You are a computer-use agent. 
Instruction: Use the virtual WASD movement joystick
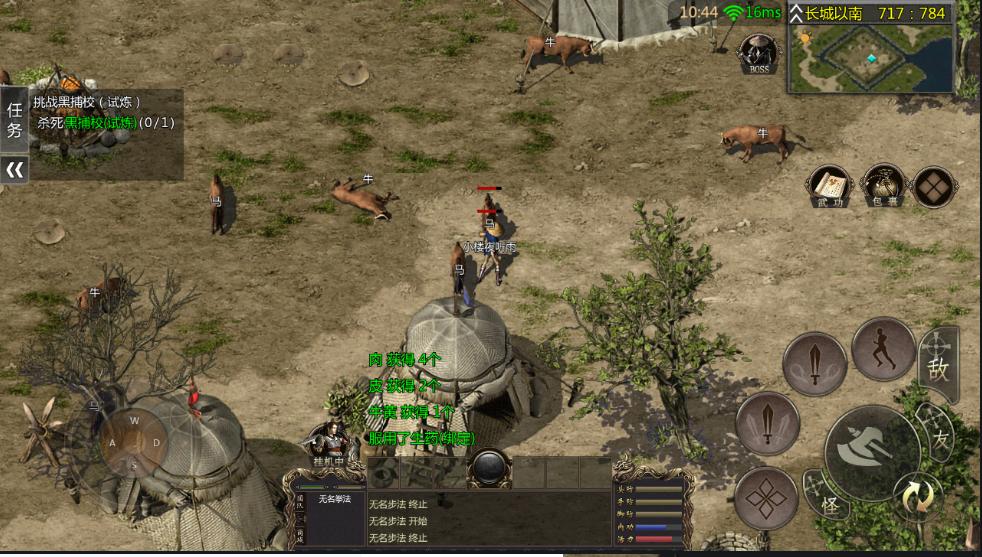tap(134, 442)
